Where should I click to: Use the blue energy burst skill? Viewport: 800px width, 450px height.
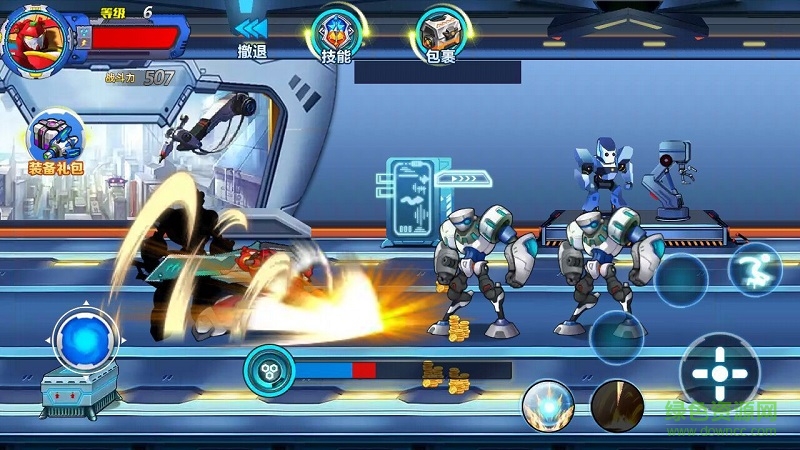[547, 406]
